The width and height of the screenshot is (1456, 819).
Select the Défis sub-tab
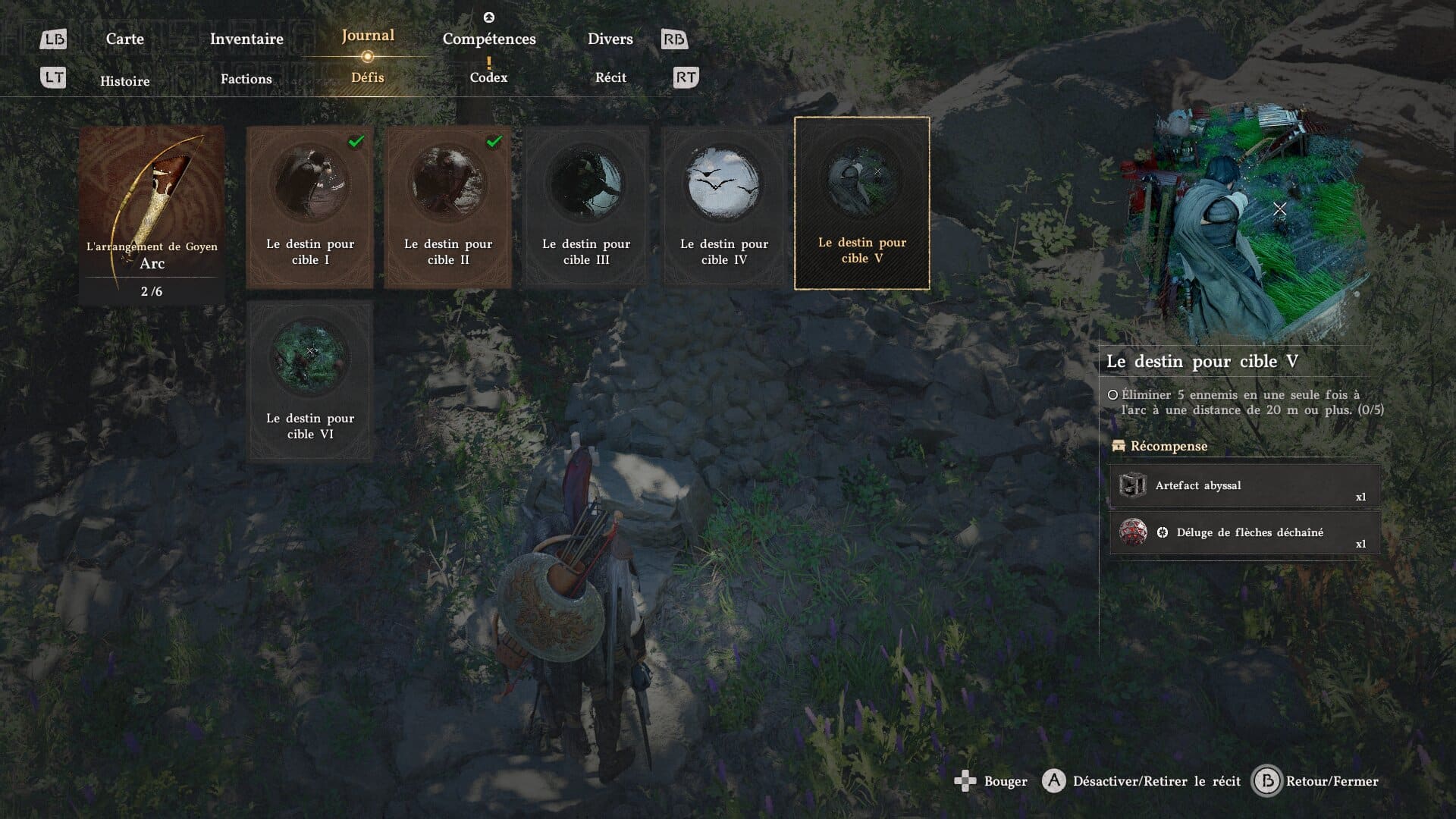pos(368,77)
